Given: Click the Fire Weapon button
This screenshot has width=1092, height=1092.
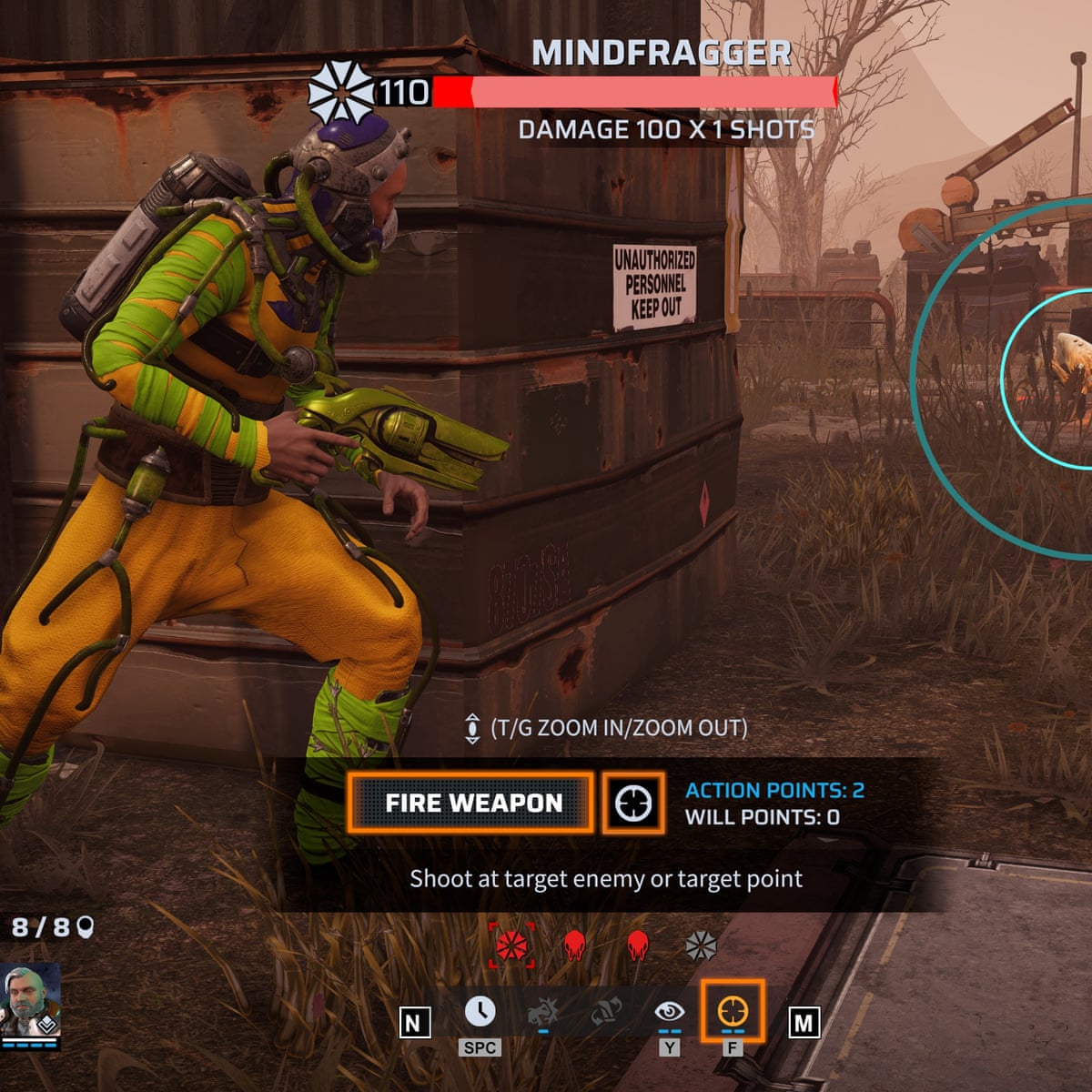Looking at the screenshot, I should click(473, 803).
